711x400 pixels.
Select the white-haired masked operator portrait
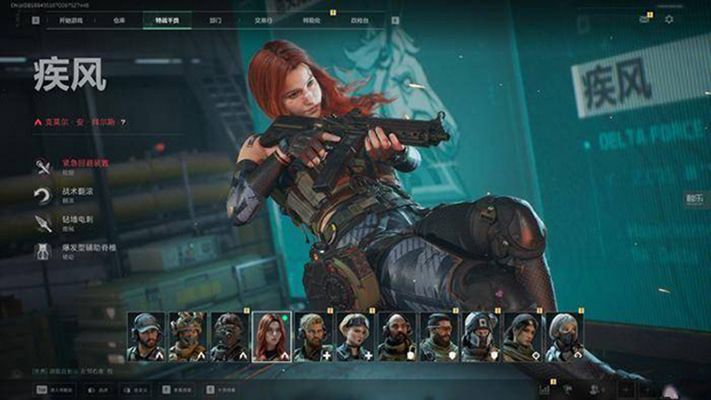tap(564, 335)
